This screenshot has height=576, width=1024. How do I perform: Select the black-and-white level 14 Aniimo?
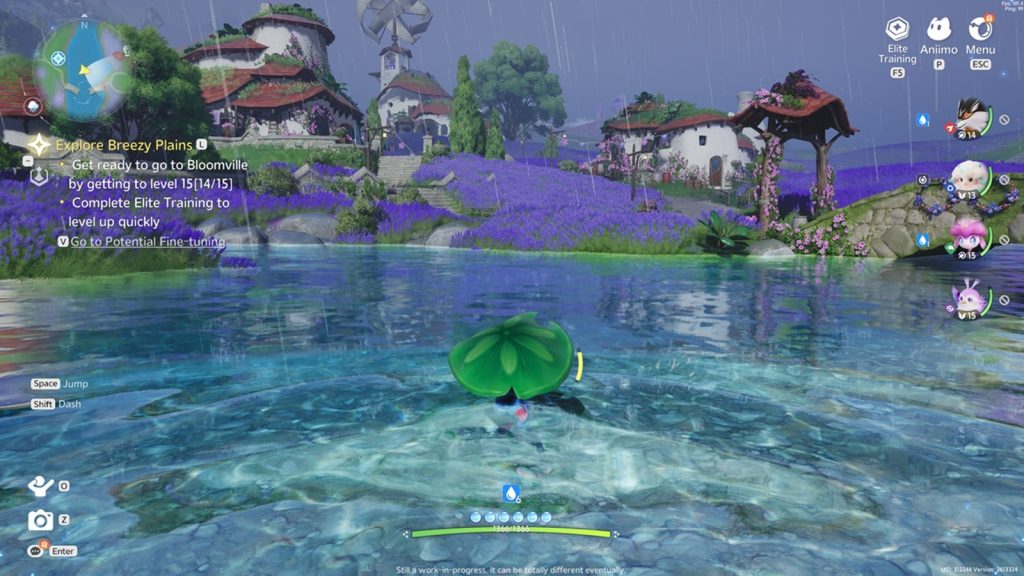pos(968,119)
